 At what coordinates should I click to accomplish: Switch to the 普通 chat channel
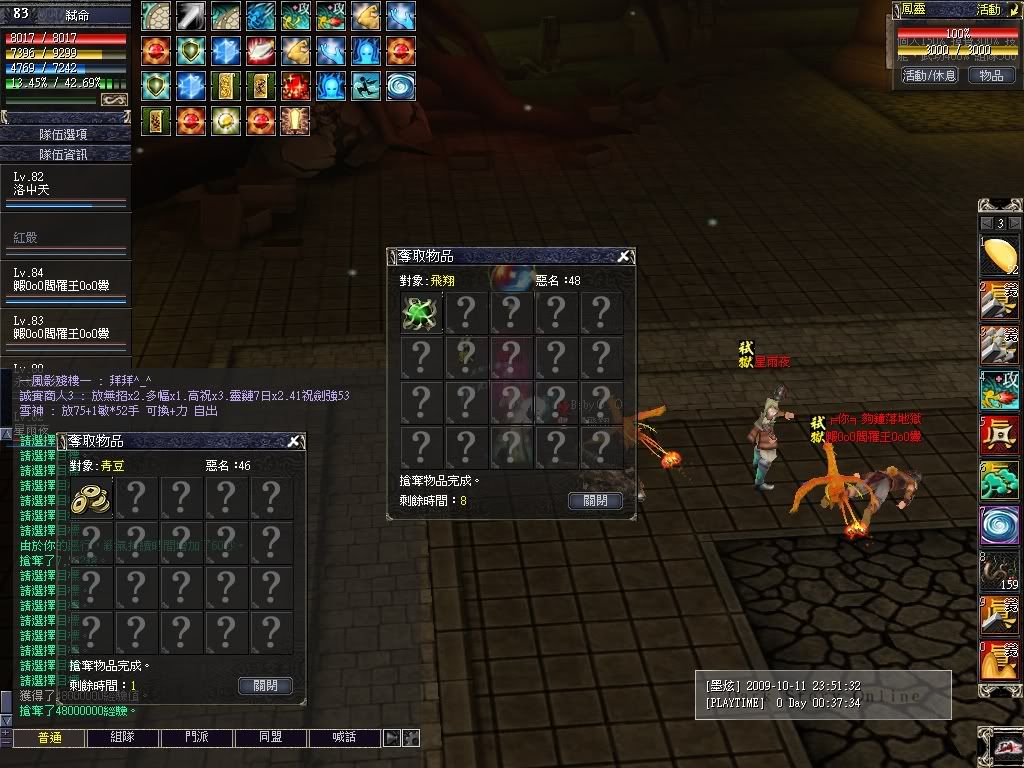(49, 738)
